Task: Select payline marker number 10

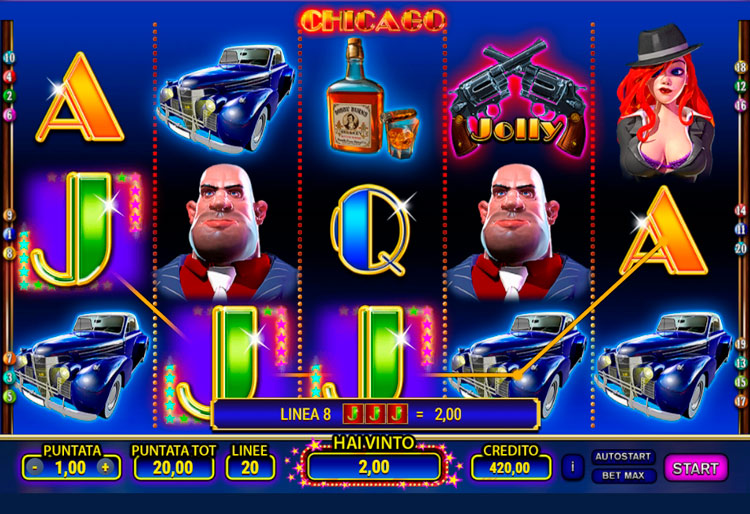Action: click(x=9, y=57)
